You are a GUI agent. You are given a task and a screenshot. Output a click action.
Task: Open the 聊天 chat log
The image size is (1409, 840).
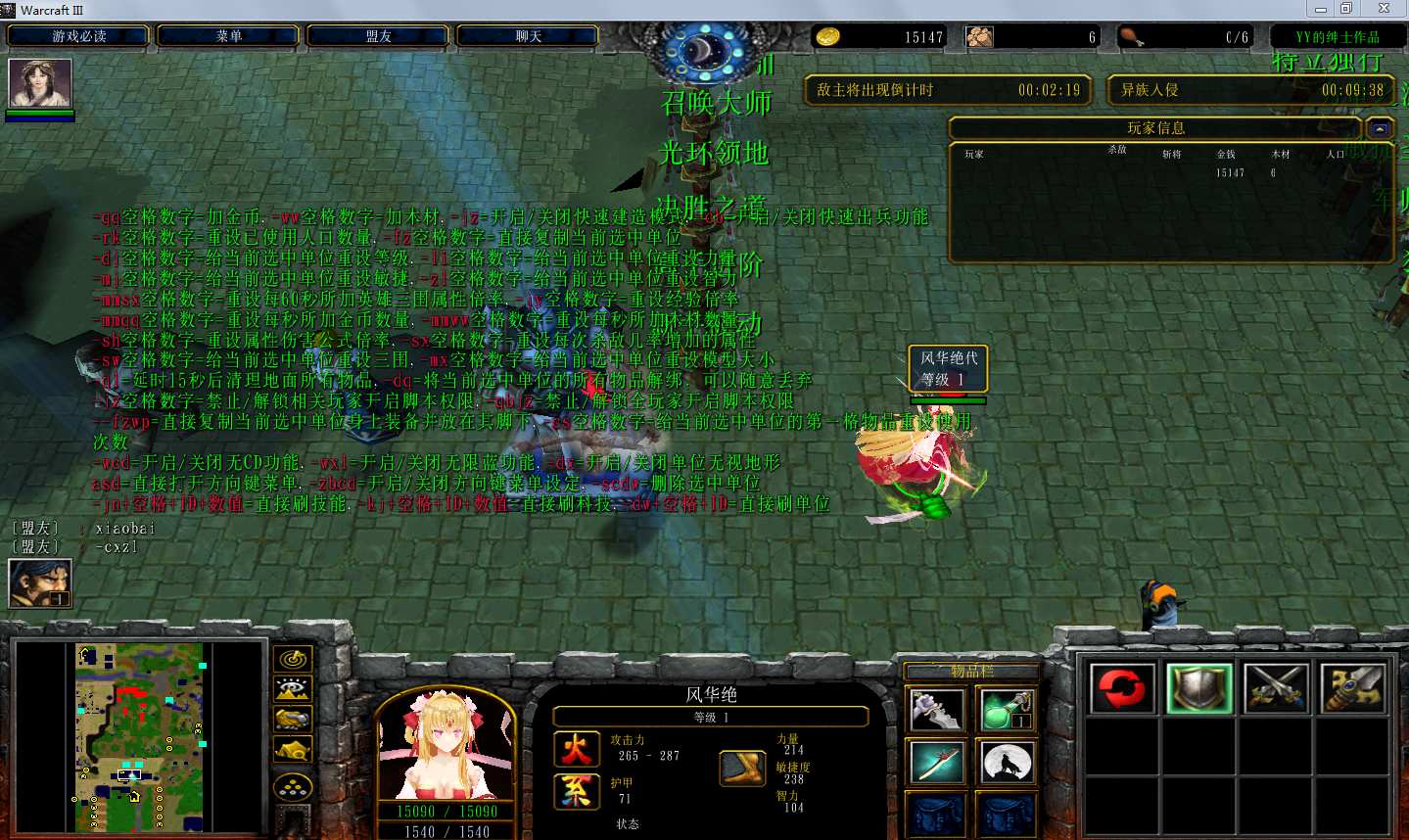(x=528, y=36)
